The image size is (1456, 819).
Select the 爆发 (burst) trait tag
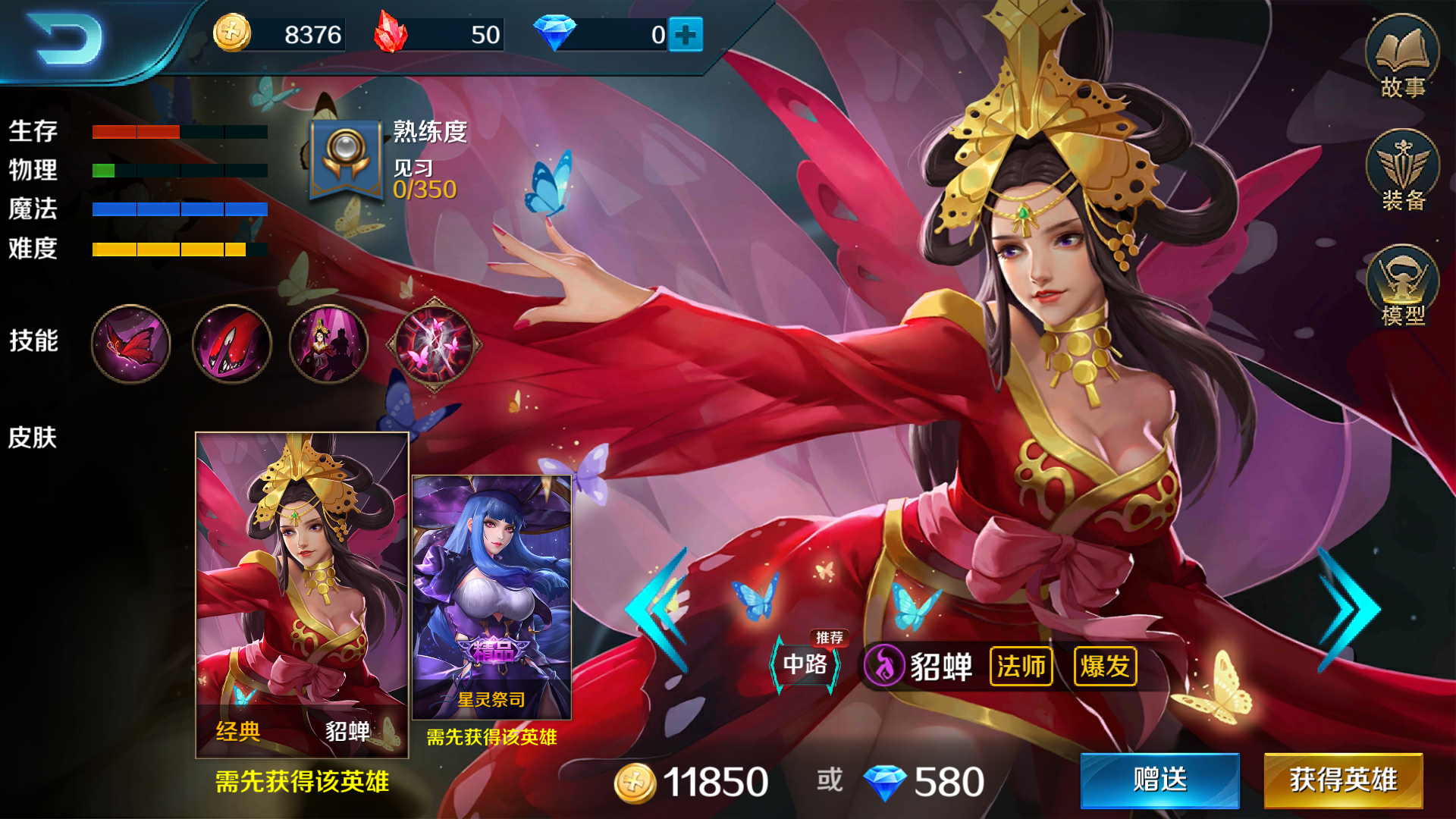tap(1104, 667)
